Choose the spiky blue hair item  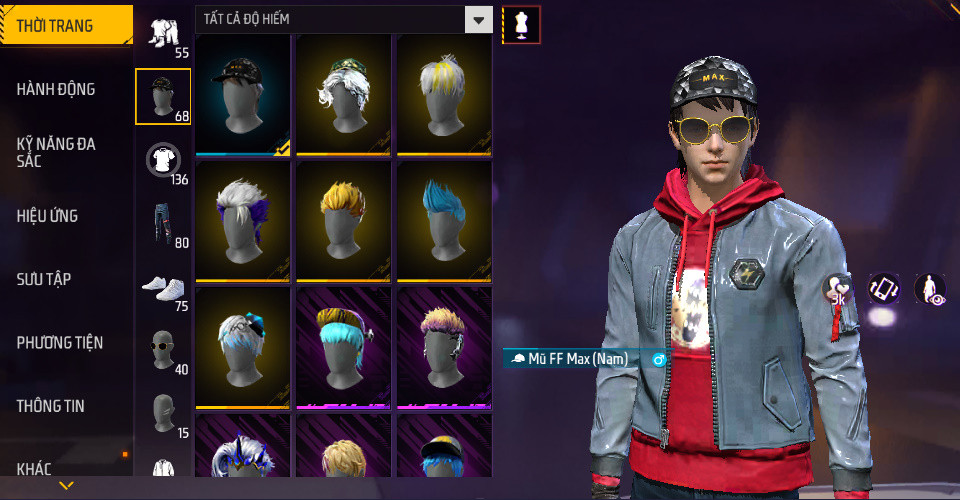tap(443, 221)
